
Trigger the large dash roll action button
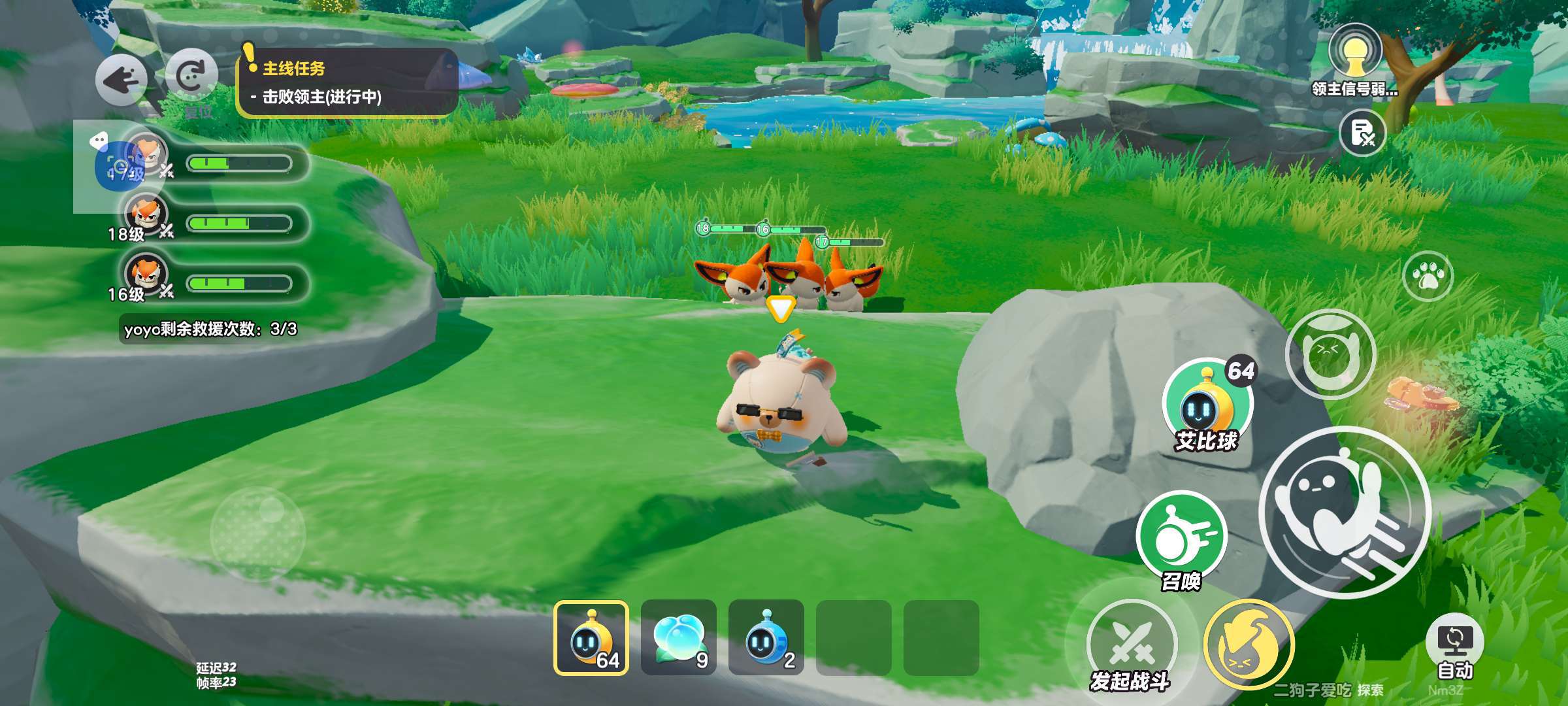pyautogui.click(x=1344, y=511)
